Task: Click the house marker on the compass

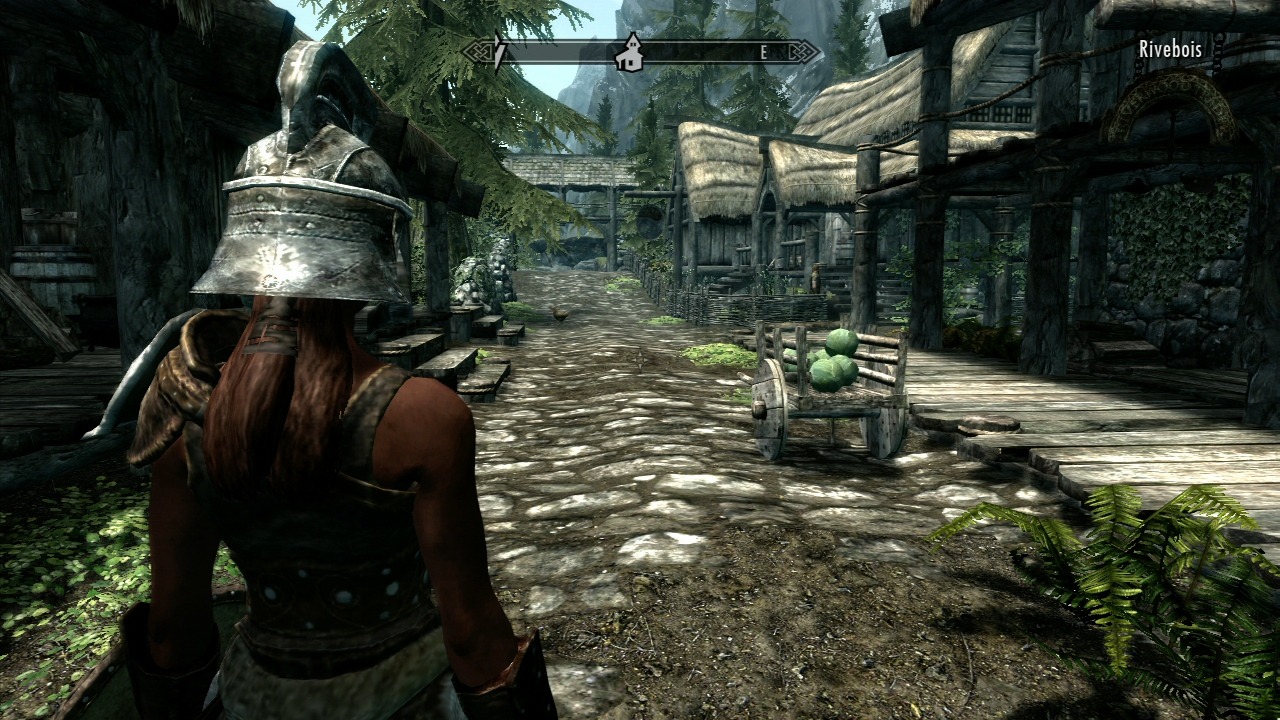Action: (630, 52)
